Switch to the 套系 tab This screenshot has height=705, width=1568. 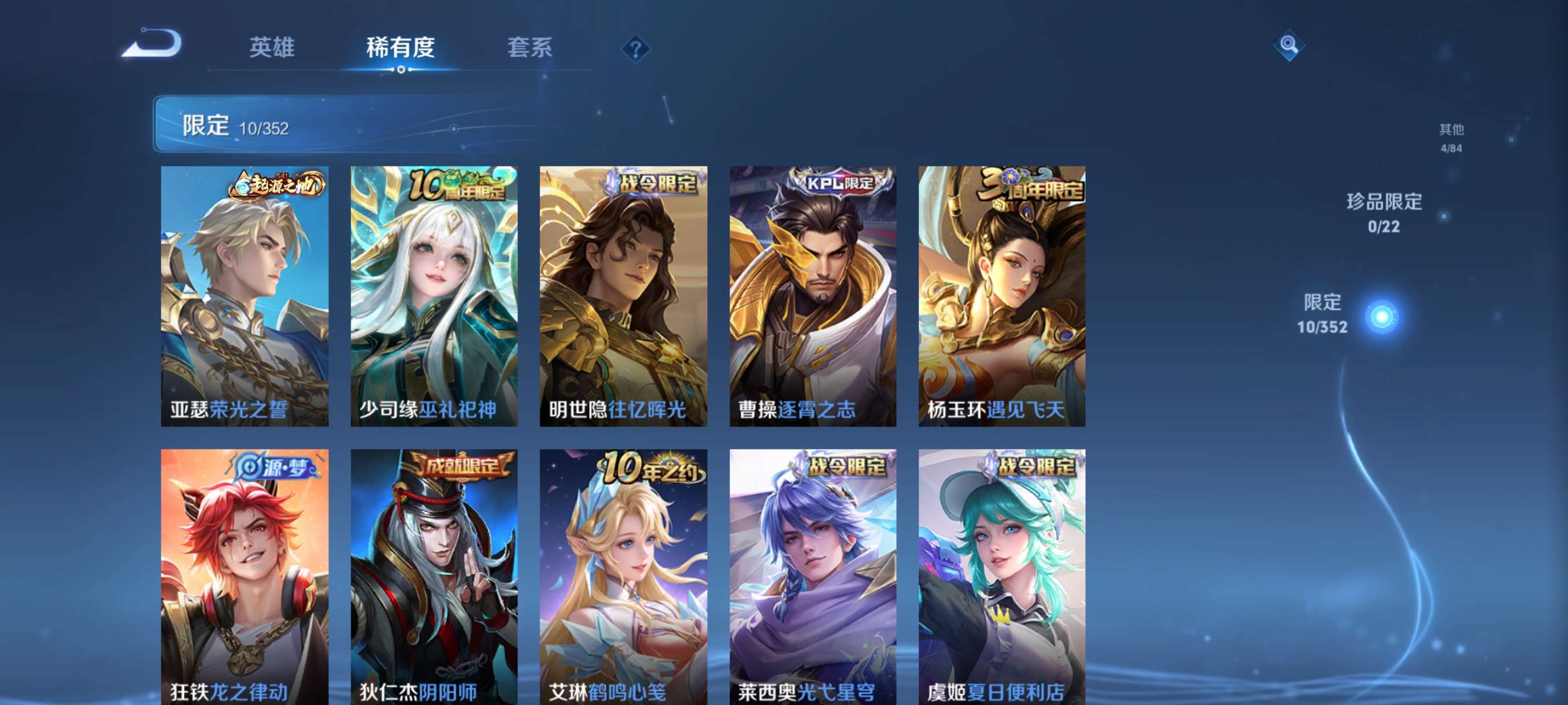(x=531, y=49)
